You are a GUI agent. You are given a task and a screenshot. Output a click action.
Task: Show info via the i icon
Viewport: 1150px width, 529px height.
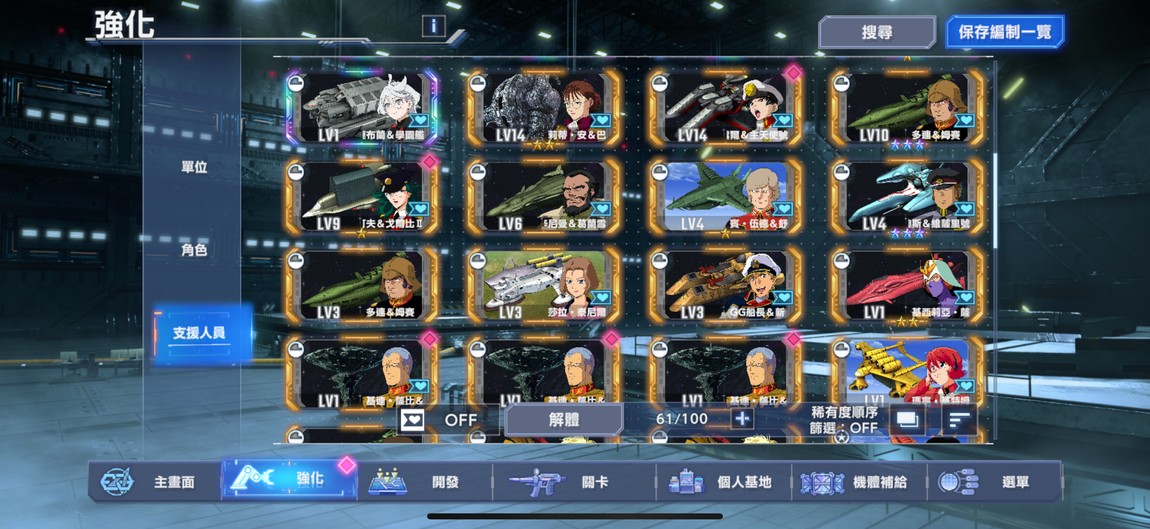[433, 26]
